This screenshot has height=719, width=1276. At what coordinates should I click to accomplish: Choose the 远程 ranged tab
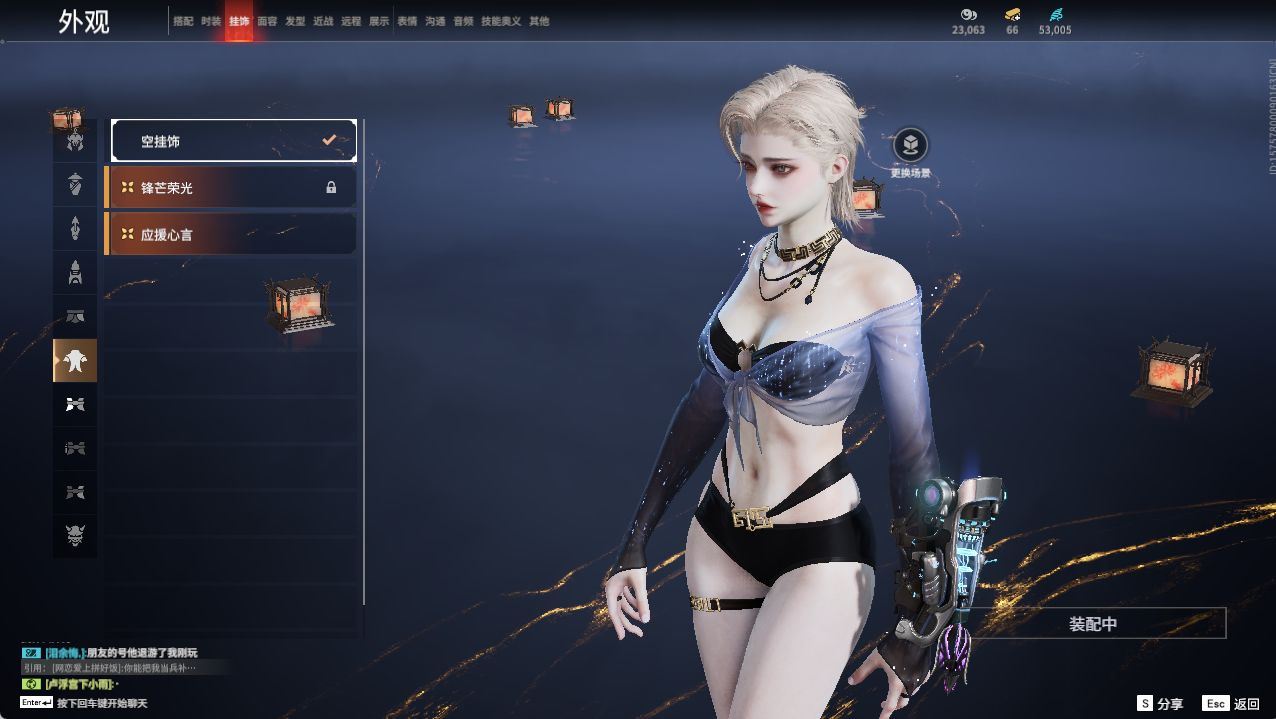[351, 21]
